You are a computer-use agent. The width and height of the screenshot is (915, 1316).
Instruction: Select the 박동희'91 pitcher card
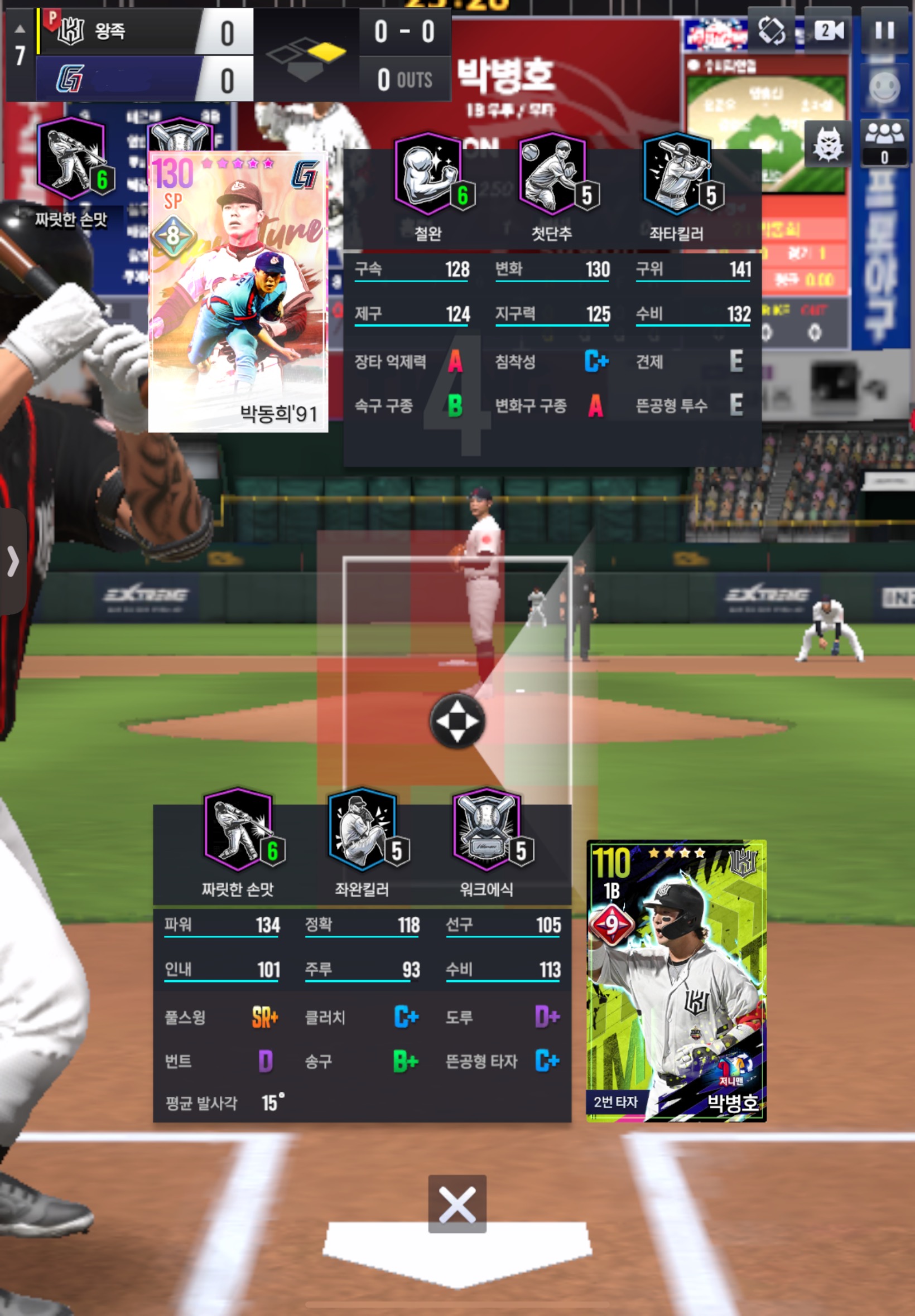pyautogui.click(x=238, y=292)
